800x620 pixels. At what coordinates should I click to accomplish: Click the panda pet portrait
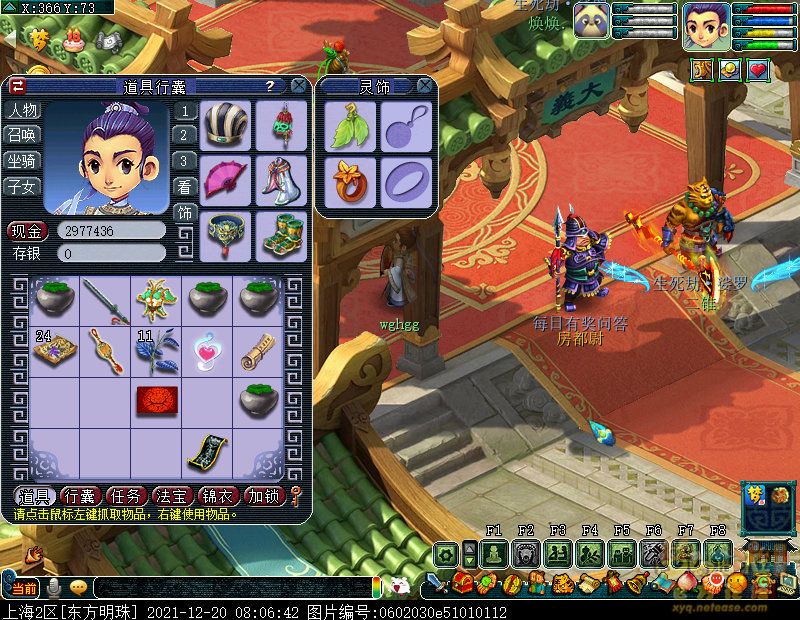(x=591, y=20)
